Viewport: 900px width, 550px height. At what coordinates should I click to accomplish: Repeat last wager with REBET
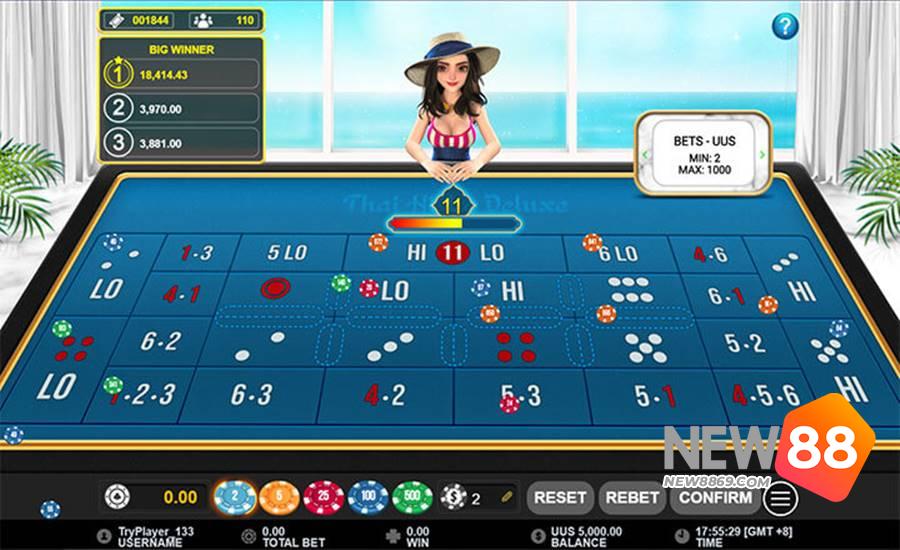632,497
